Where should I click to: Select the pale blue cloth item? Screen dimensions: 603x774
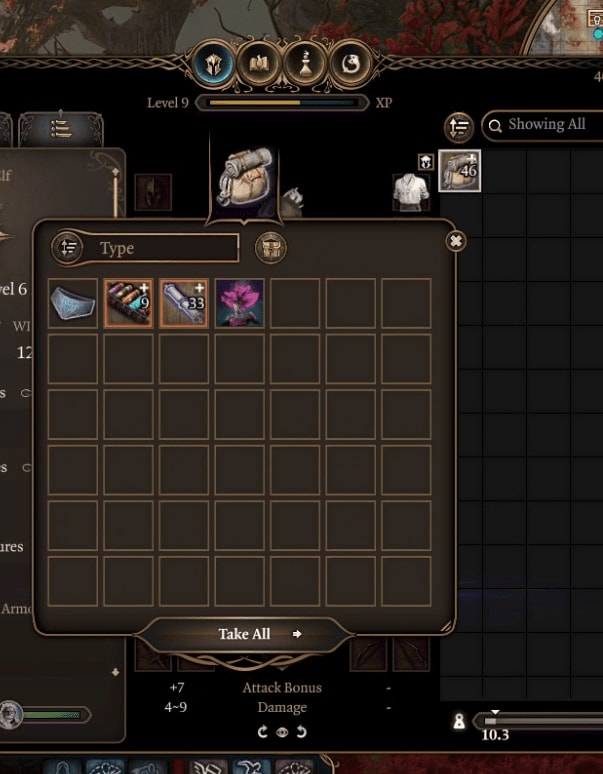tap(73, 303)
